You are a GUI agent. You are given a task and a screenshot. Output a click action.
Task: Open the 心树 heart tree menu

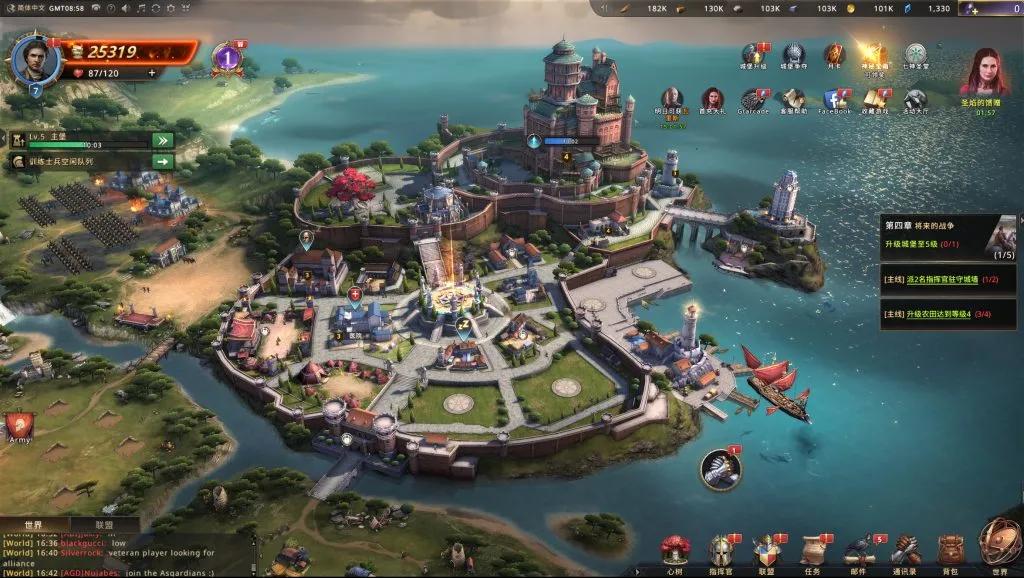point(676,552)
